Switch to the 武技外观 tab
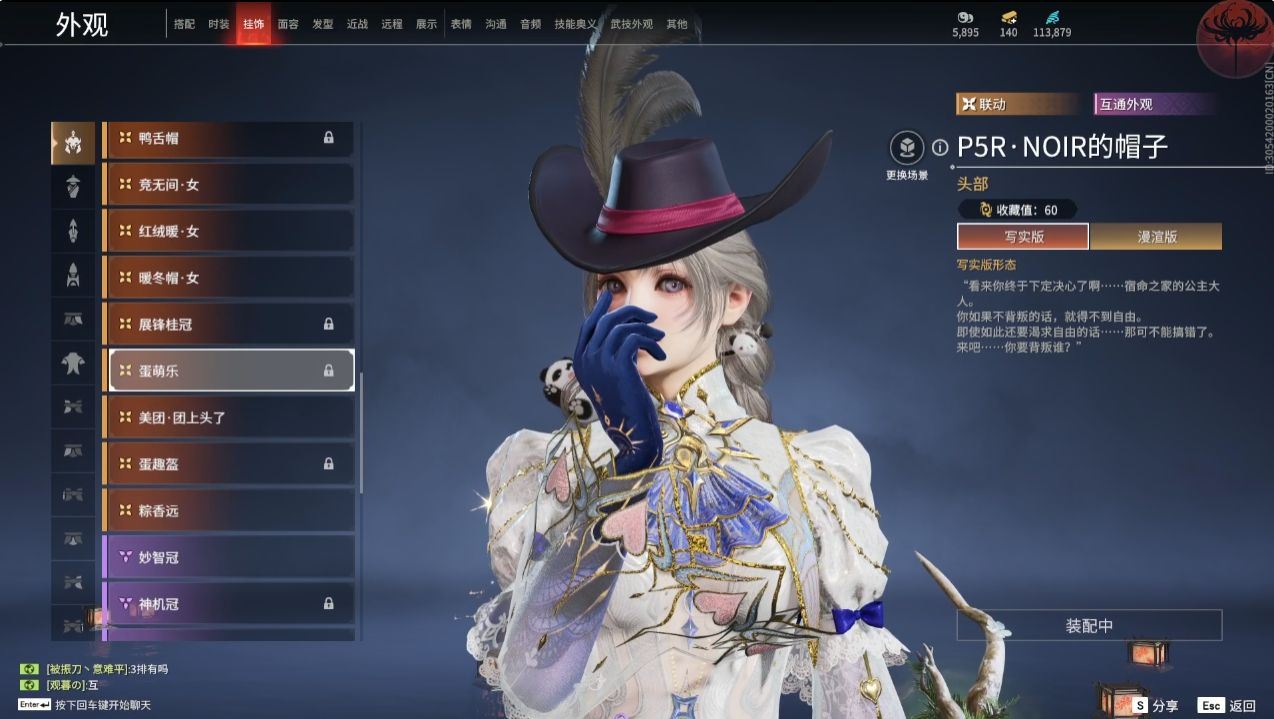This screenshot has height=719, width=1274. point(630,24)
